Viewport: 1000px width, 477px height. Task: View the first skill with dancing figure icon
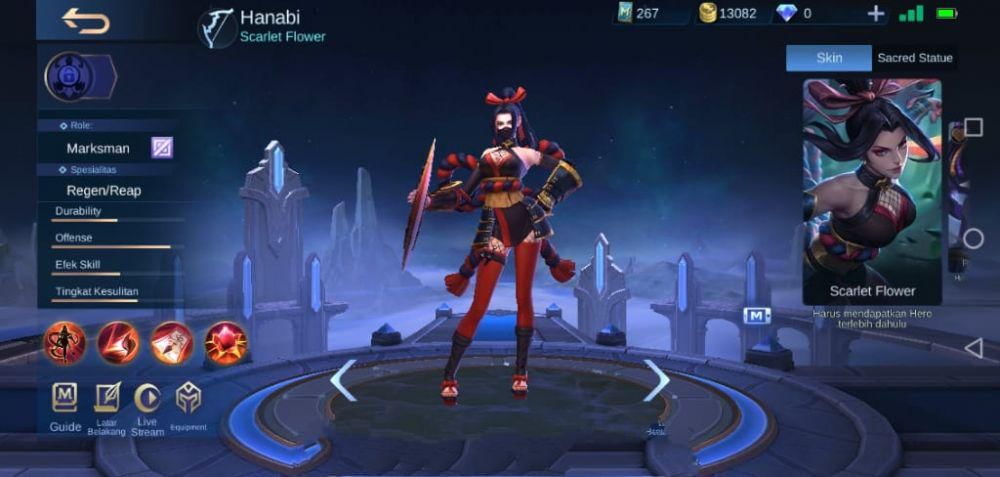point(65,342)
